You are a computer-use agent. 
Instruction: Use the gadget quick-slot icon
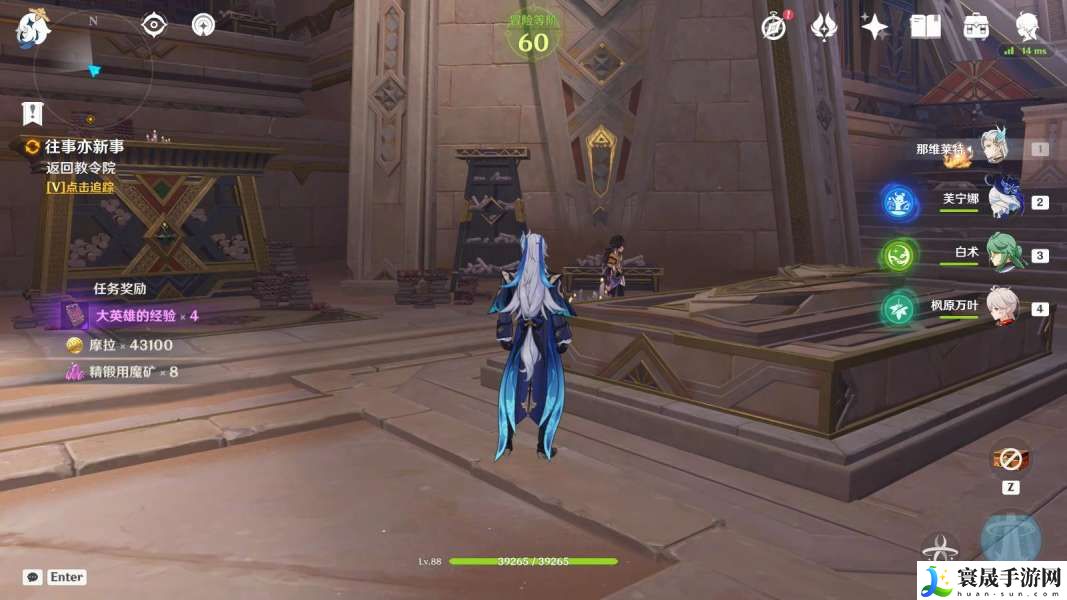click(x=1010, y=460)
